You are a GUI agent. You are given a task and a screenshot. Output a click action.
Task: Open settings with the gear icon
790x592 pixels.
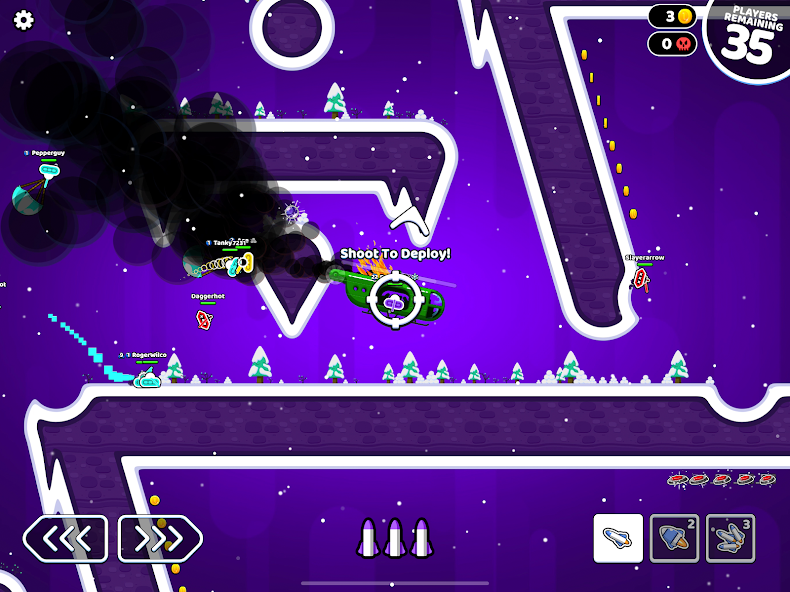23,21
